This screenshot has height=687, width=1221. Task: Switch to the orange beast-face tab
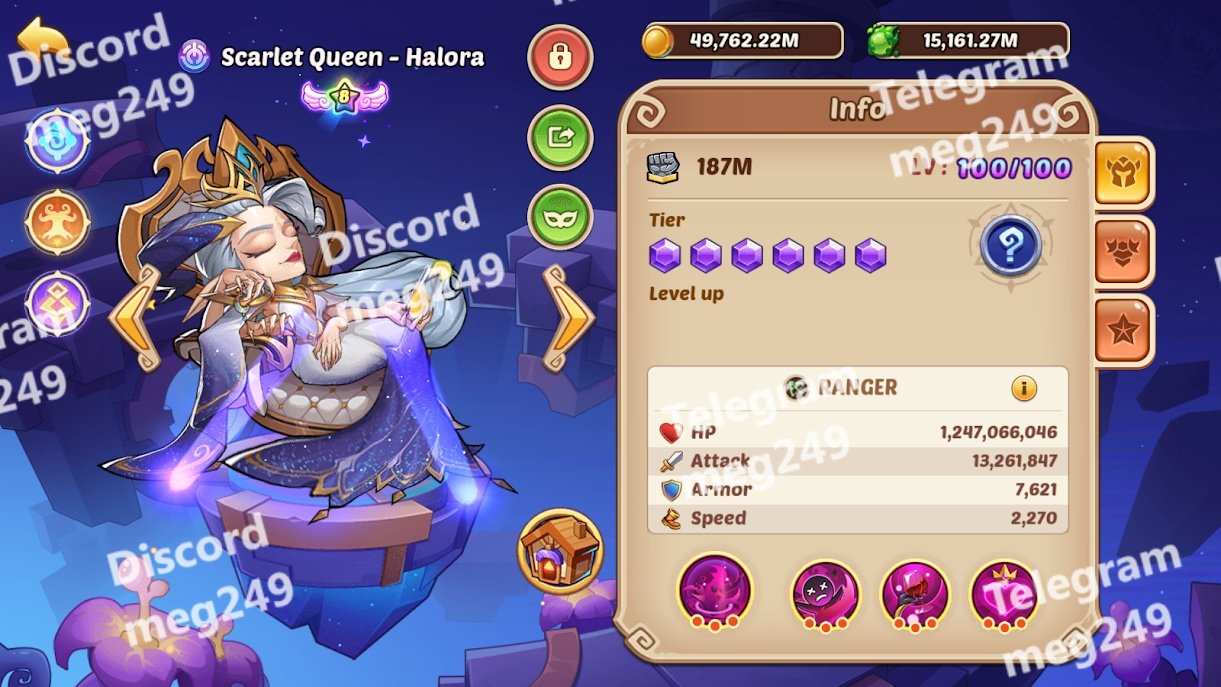pyautogui.click(x=1124, y=252)
